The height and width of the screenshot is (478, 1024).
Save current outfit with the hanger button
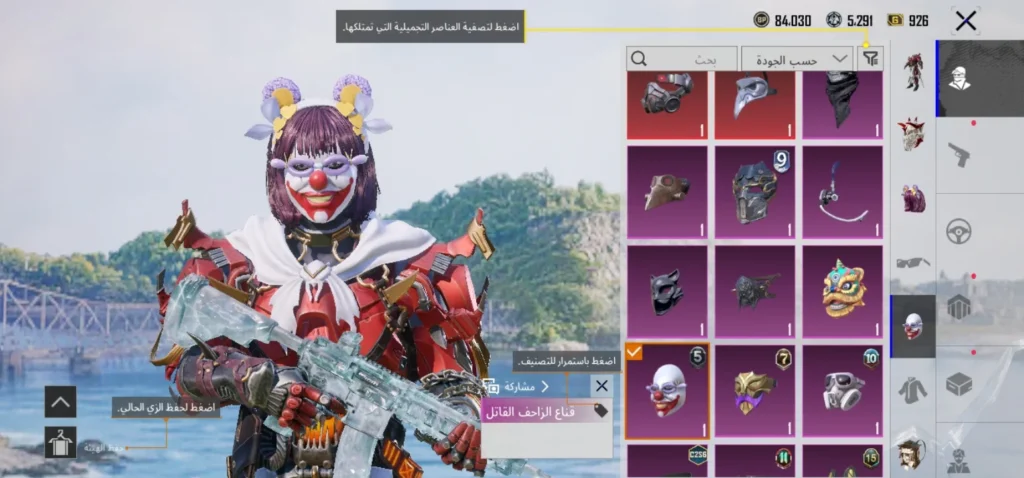click(60, 442)
